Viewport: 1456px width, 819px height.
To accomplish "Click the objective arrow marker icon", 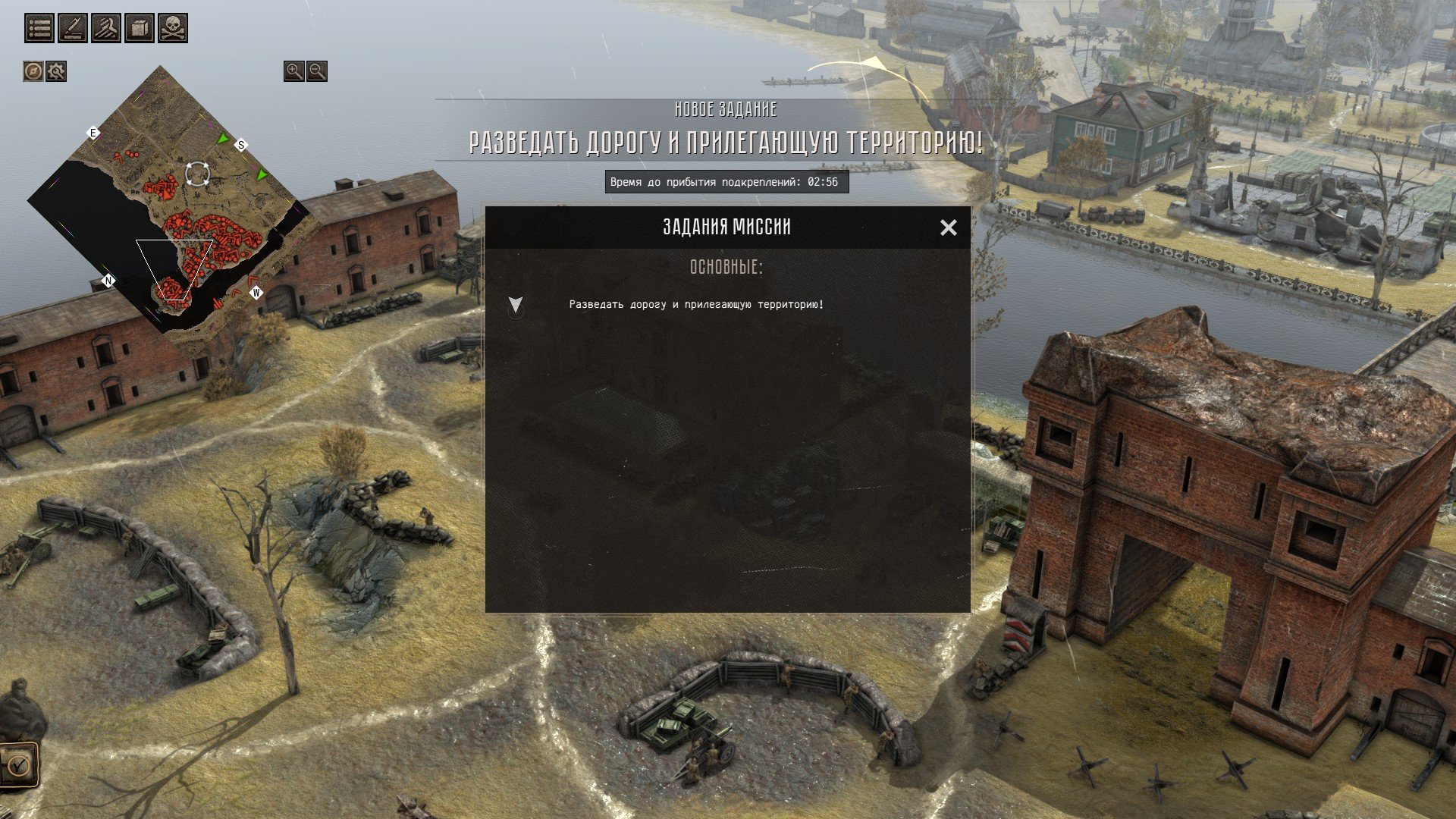I will [x=516, y=305].
